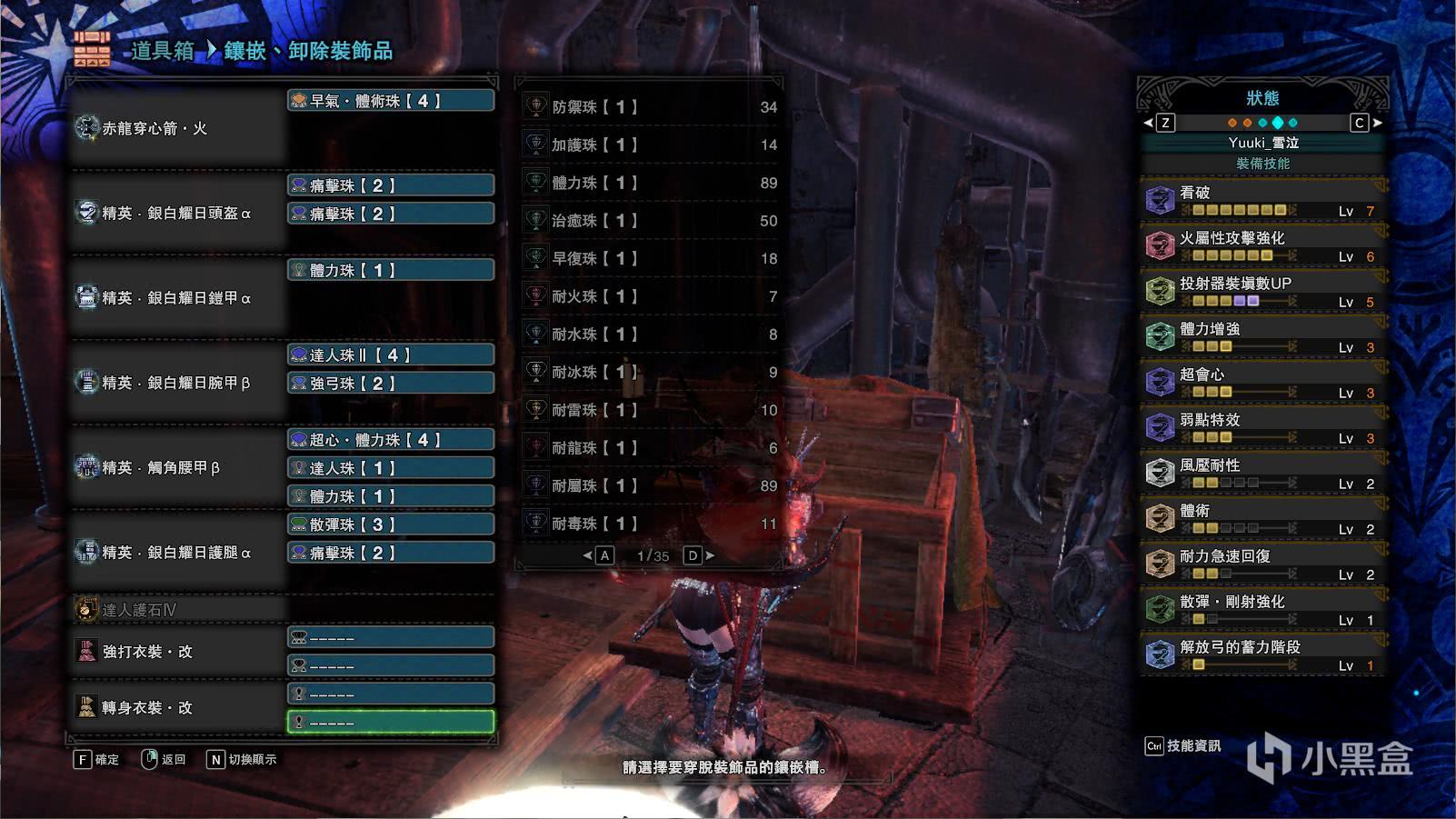1456x819 pixels.
Task: Select the 耐毒珠【1】 list entry
Action: [x=651, y=524]
